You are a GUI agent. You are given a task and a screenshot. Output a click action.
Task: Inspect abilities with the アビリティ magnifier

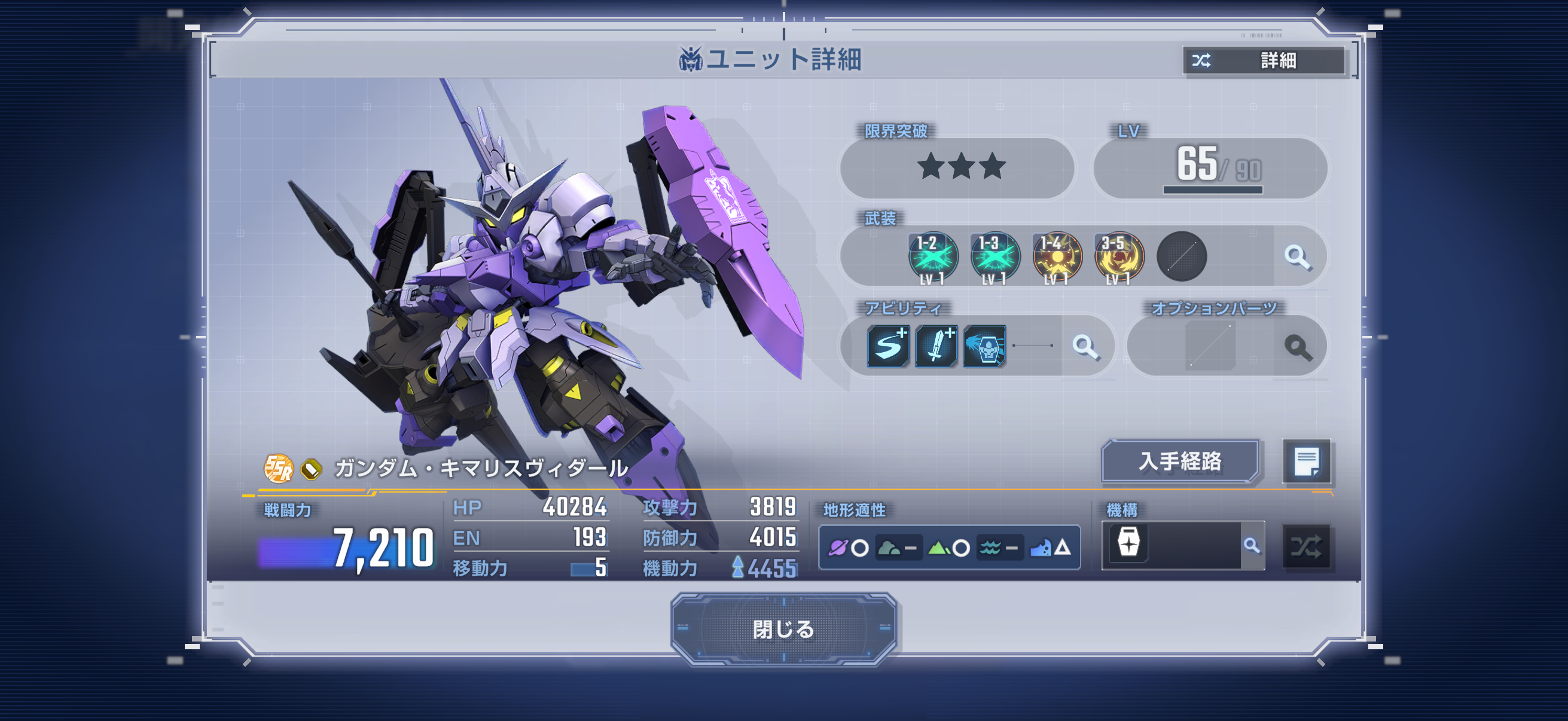[1085, 347]
